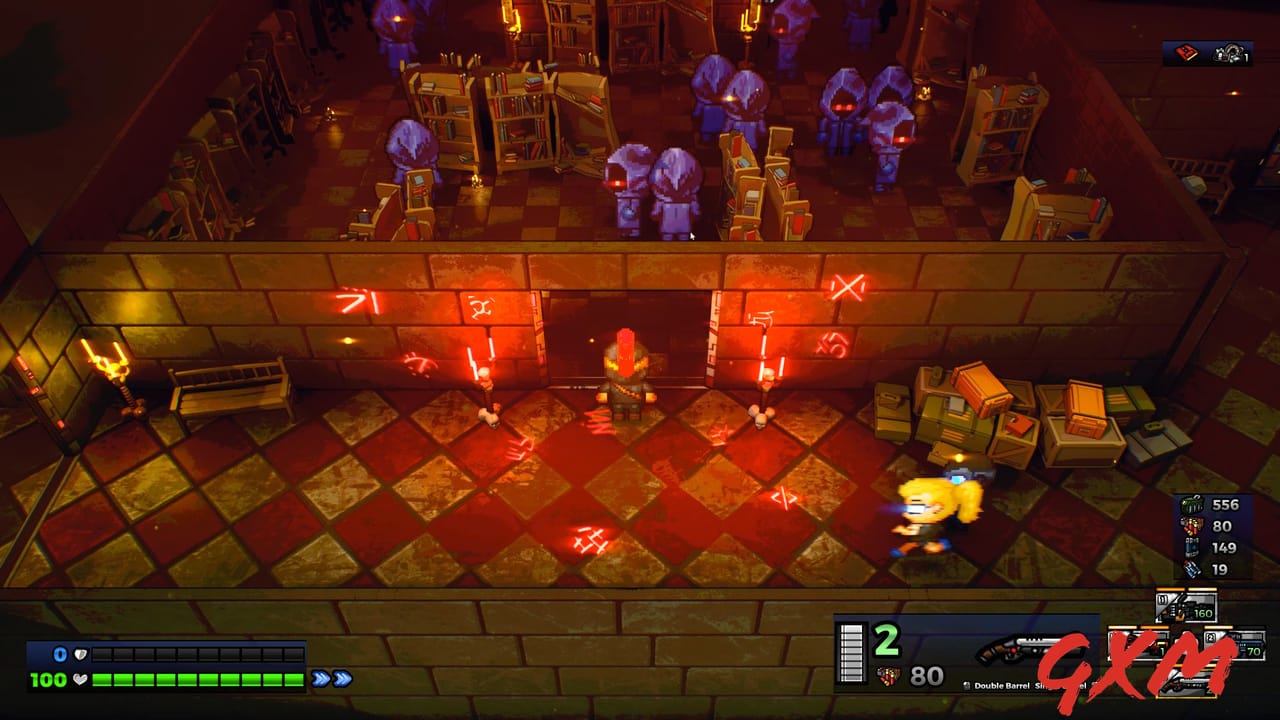Click the shells counter icon above the 80

point(890,678)
